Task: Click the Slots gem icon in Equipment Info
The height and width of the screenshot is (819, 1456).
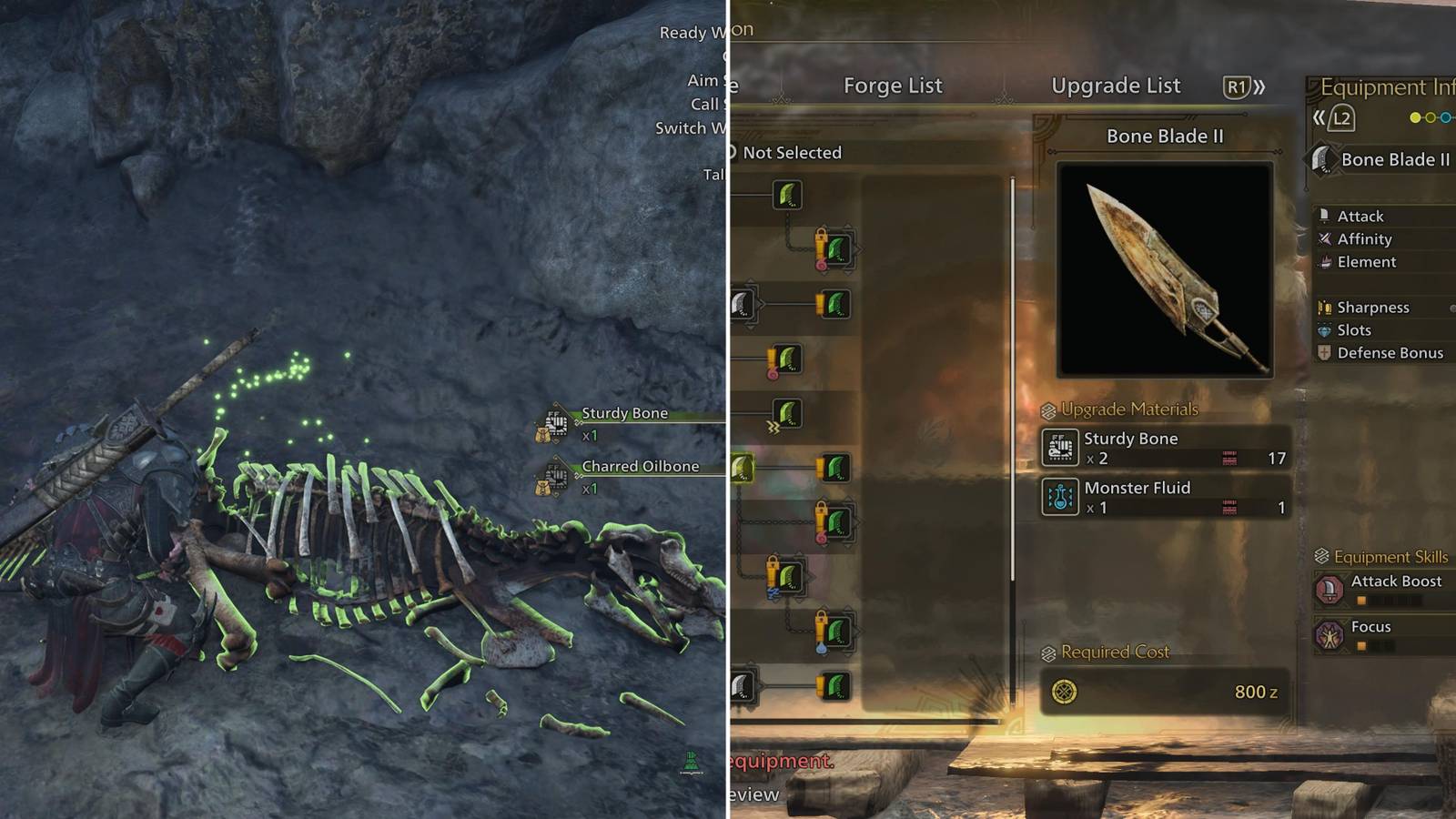Action: [1323, 330]
